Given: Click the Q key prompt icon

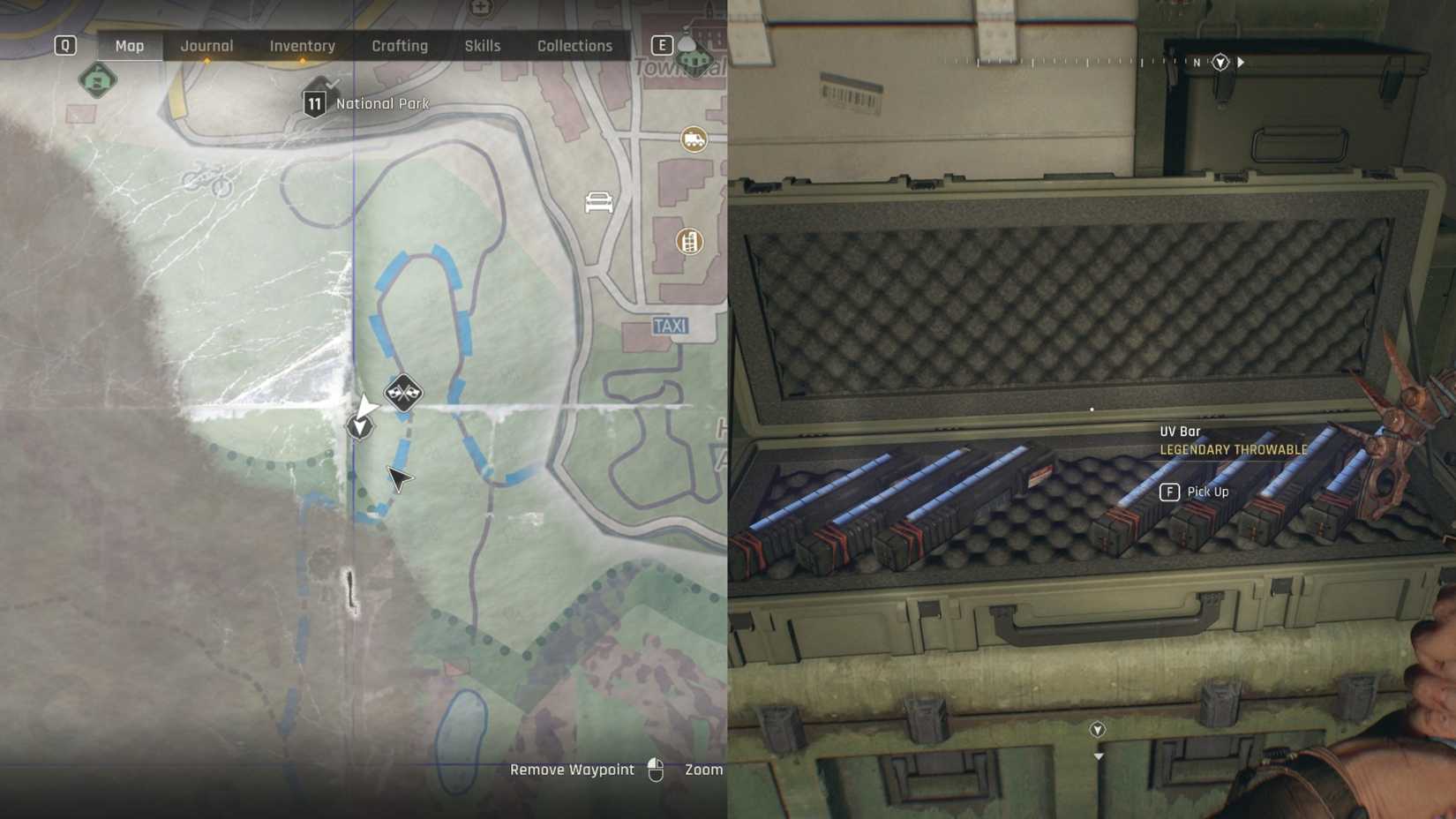Looking at the screenshot, I should (64, 45).
